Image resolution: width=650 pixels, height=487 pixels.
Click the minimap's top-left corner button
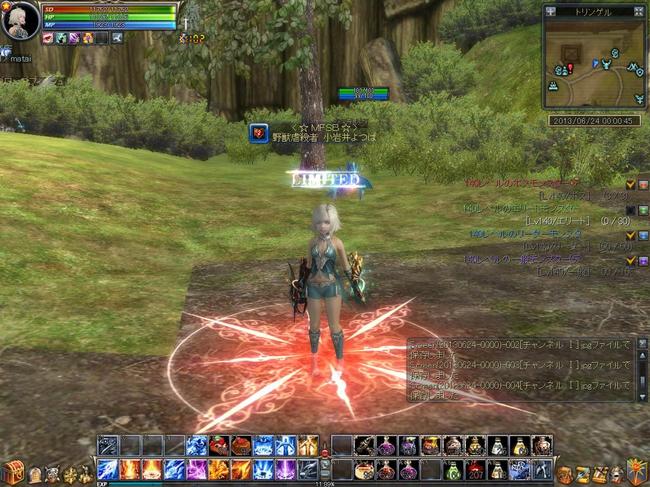point(552,11)
